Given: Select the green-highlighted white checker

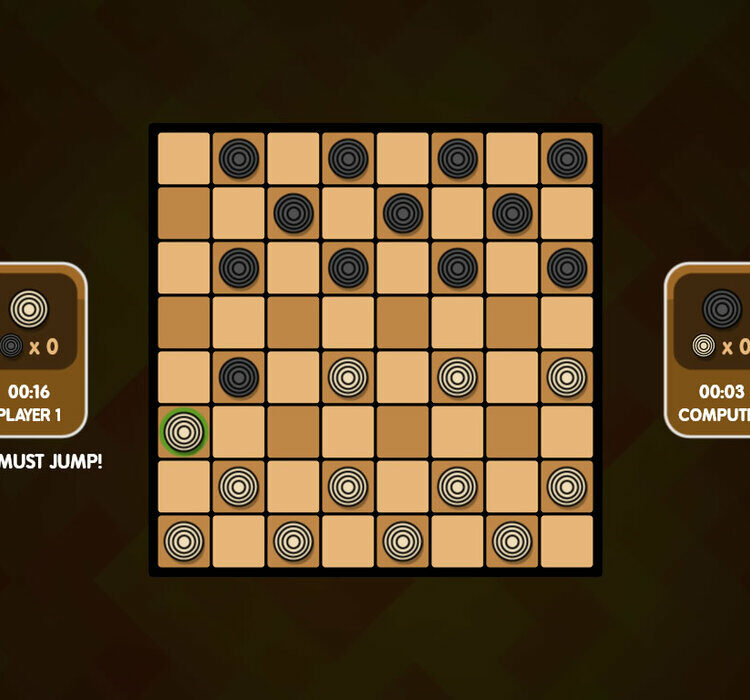Looking at the screenshot, I should click(x=184, y=432).
